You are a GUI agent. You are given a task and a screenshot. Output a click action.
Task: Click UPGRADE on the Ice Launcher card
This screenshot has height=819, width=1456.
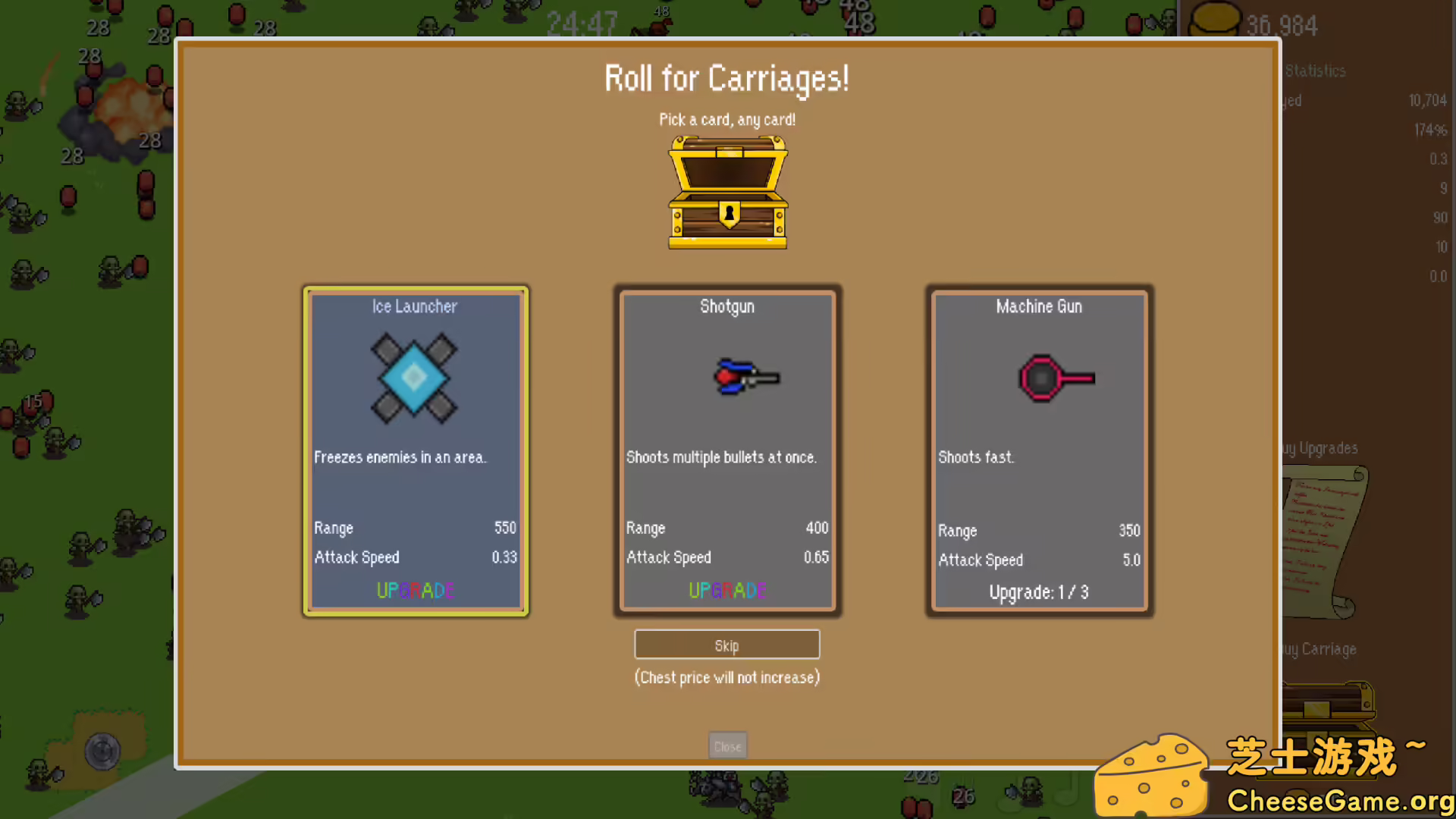[415, 591]
